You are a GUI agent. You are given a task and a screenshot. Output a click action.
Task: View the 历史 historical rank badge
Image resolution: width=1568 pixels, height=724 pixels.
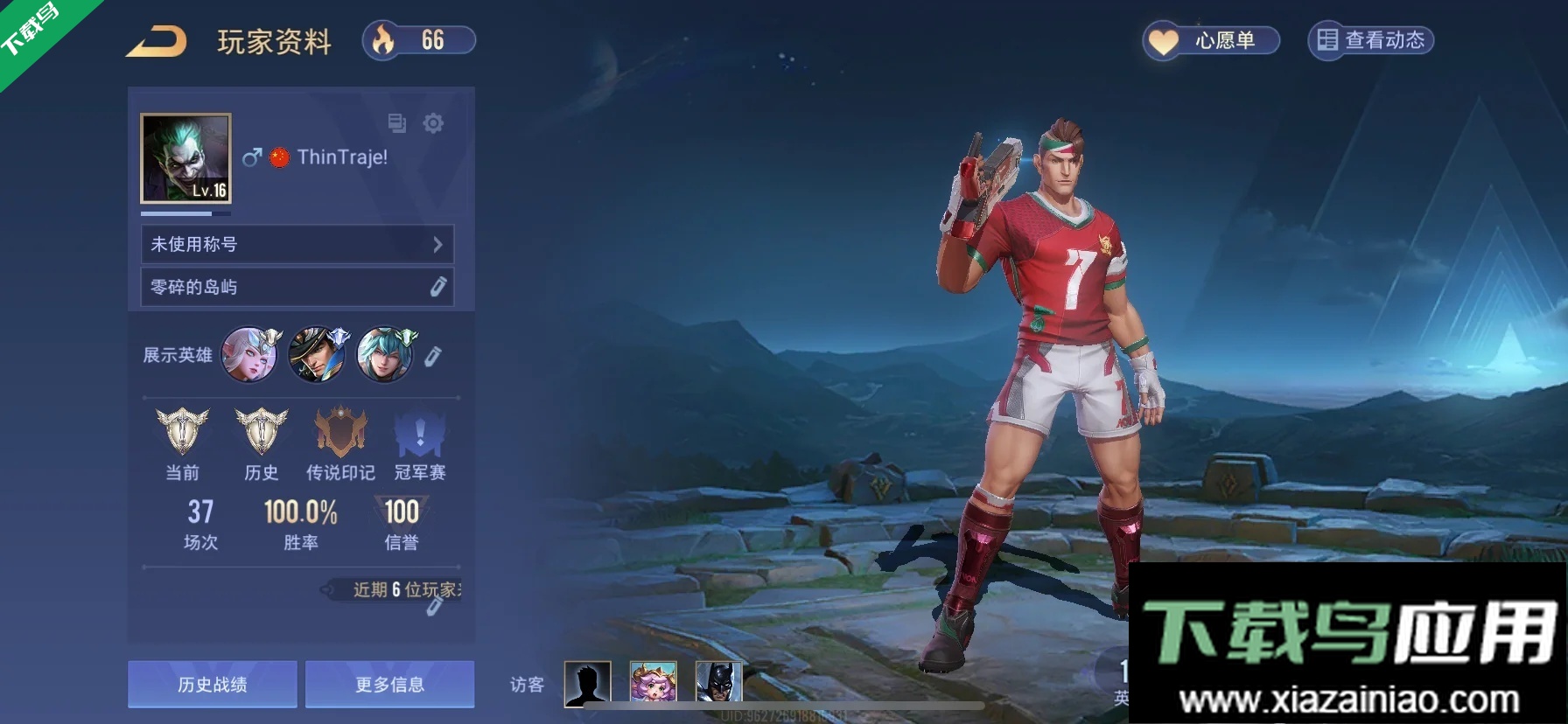[261, 432]
